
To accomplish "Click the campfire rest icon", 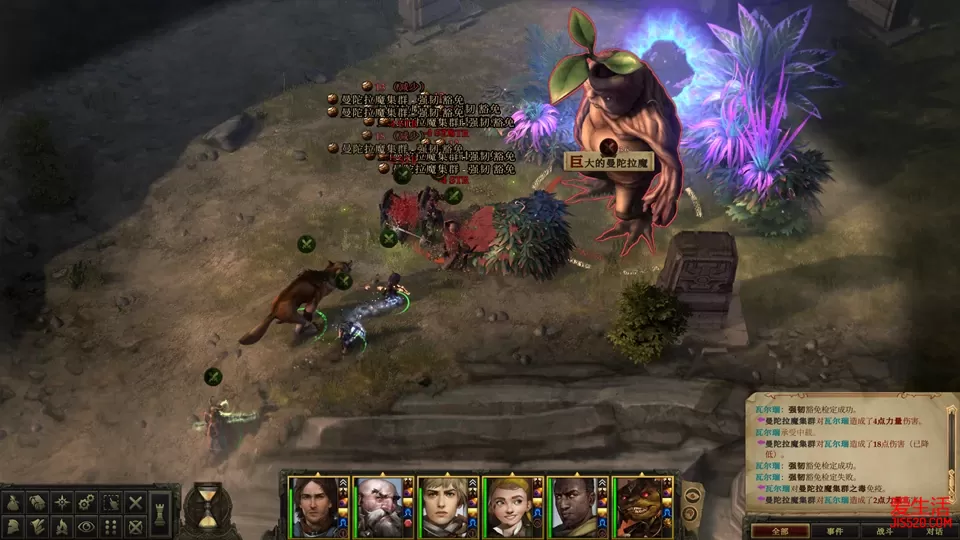I will tap(64, 525).
